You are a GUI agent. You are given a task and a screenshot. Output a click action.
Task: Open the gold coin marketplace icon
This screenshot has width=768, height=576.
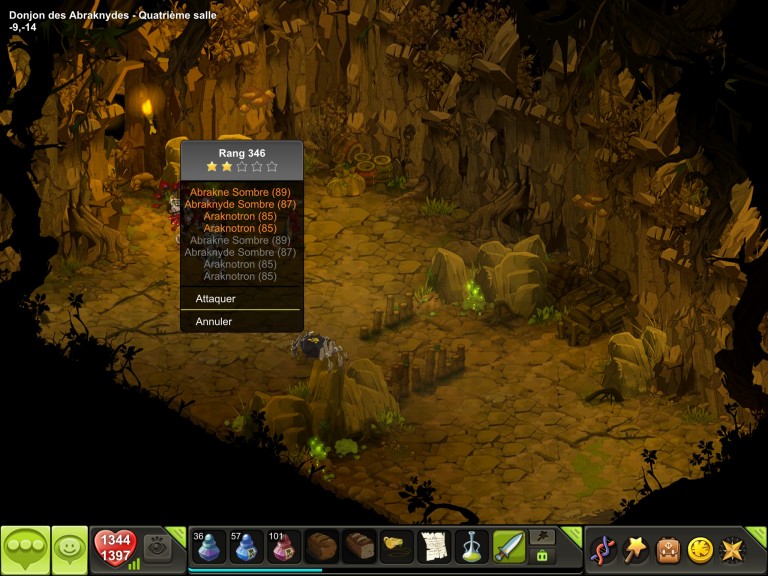(700, 549)
